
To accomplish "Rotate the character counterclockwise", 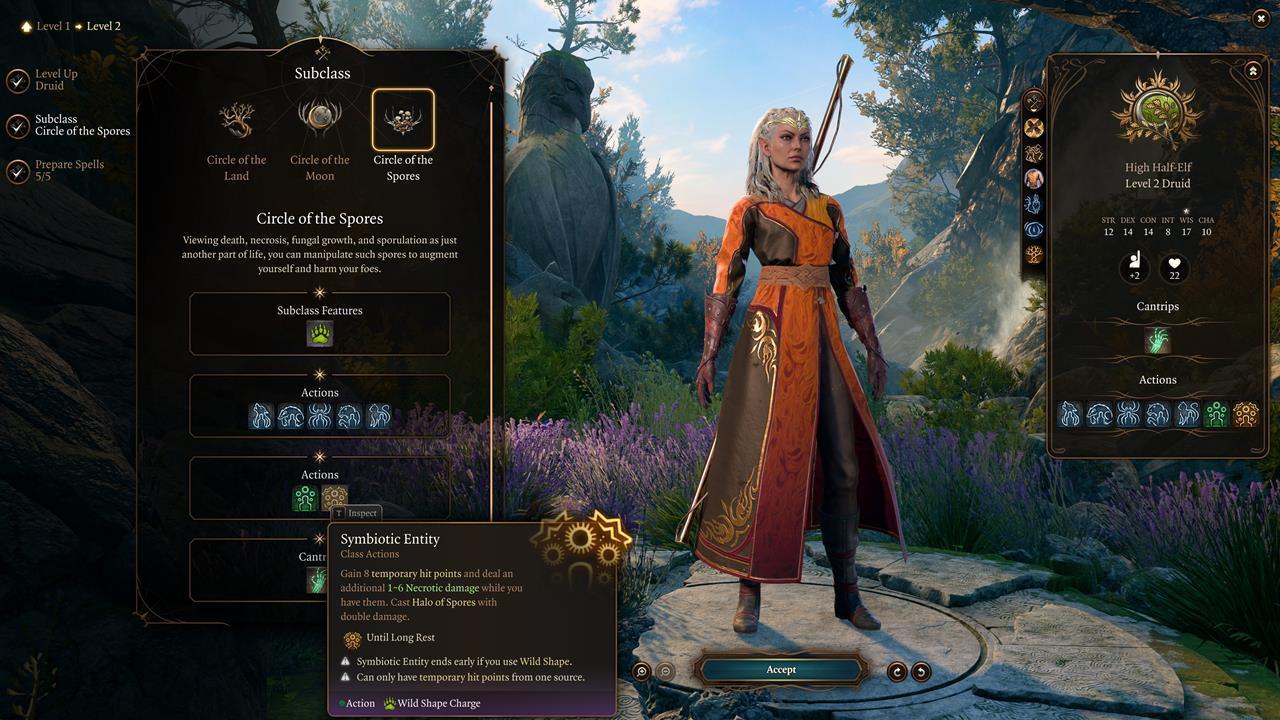I will [x=921, y=671].
